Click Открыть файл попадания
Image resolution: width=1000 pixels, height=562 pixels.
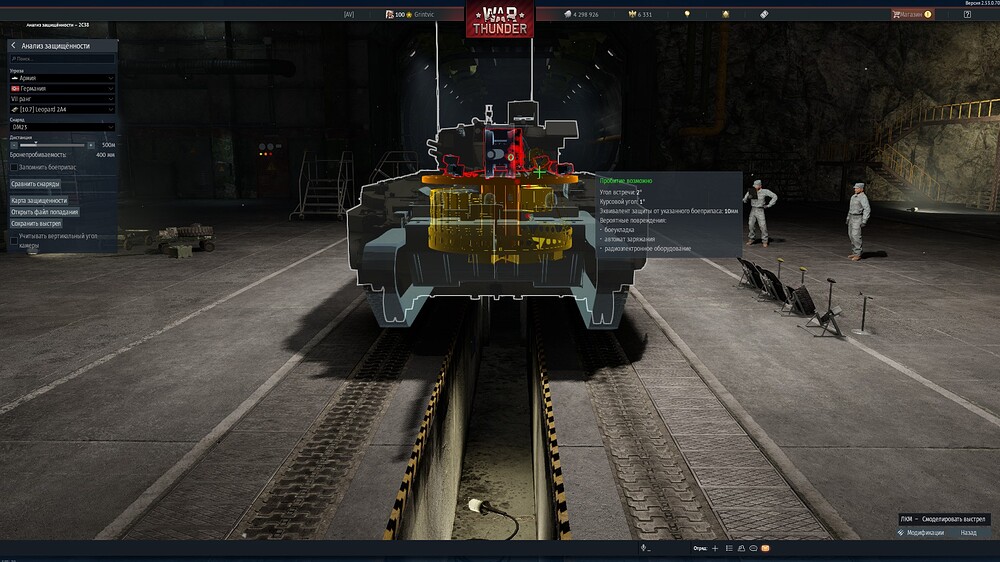(x=44, y=212)
